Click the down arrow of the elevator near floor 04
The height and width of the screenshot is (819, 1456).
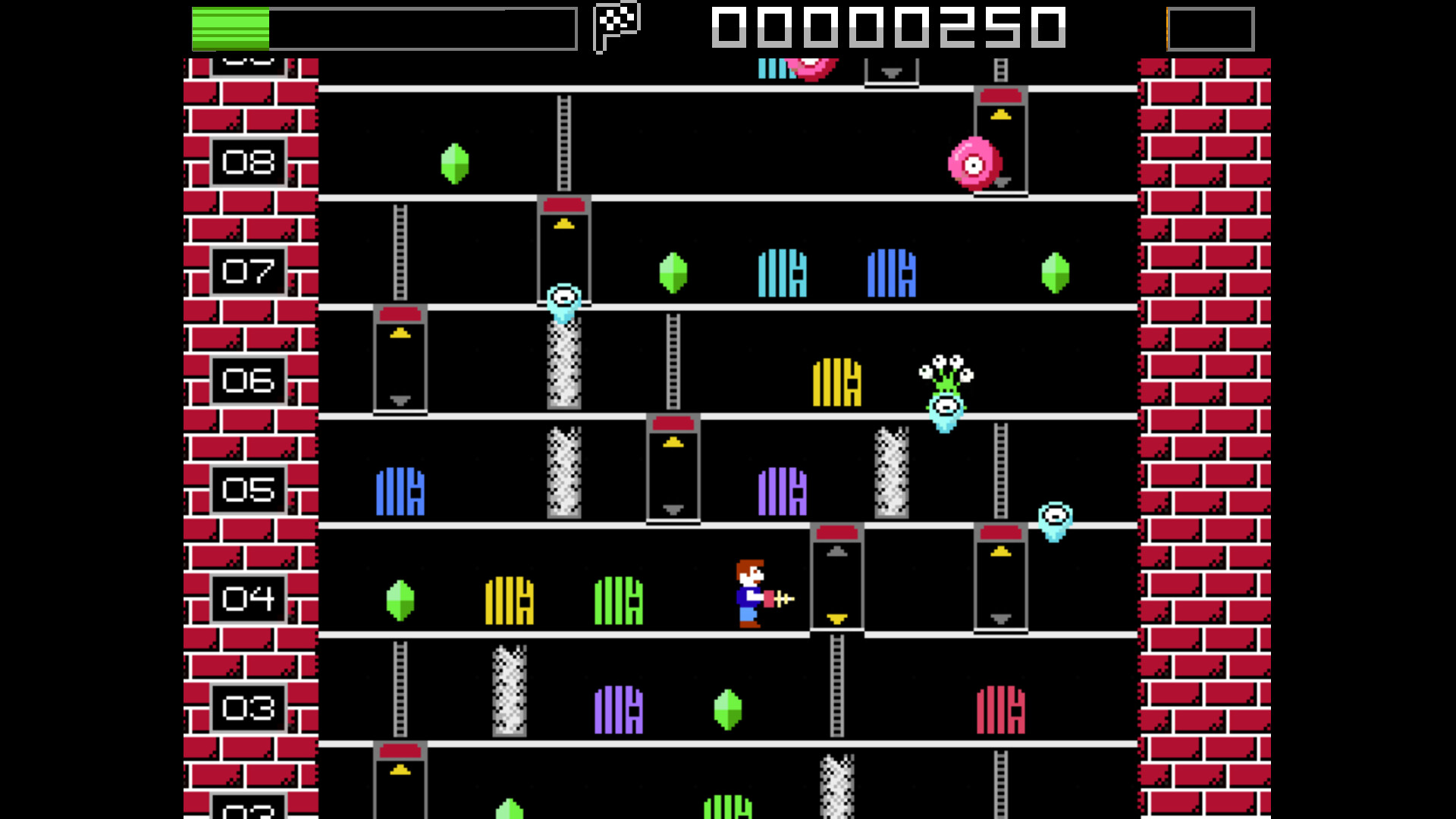(x=836, y=619)
